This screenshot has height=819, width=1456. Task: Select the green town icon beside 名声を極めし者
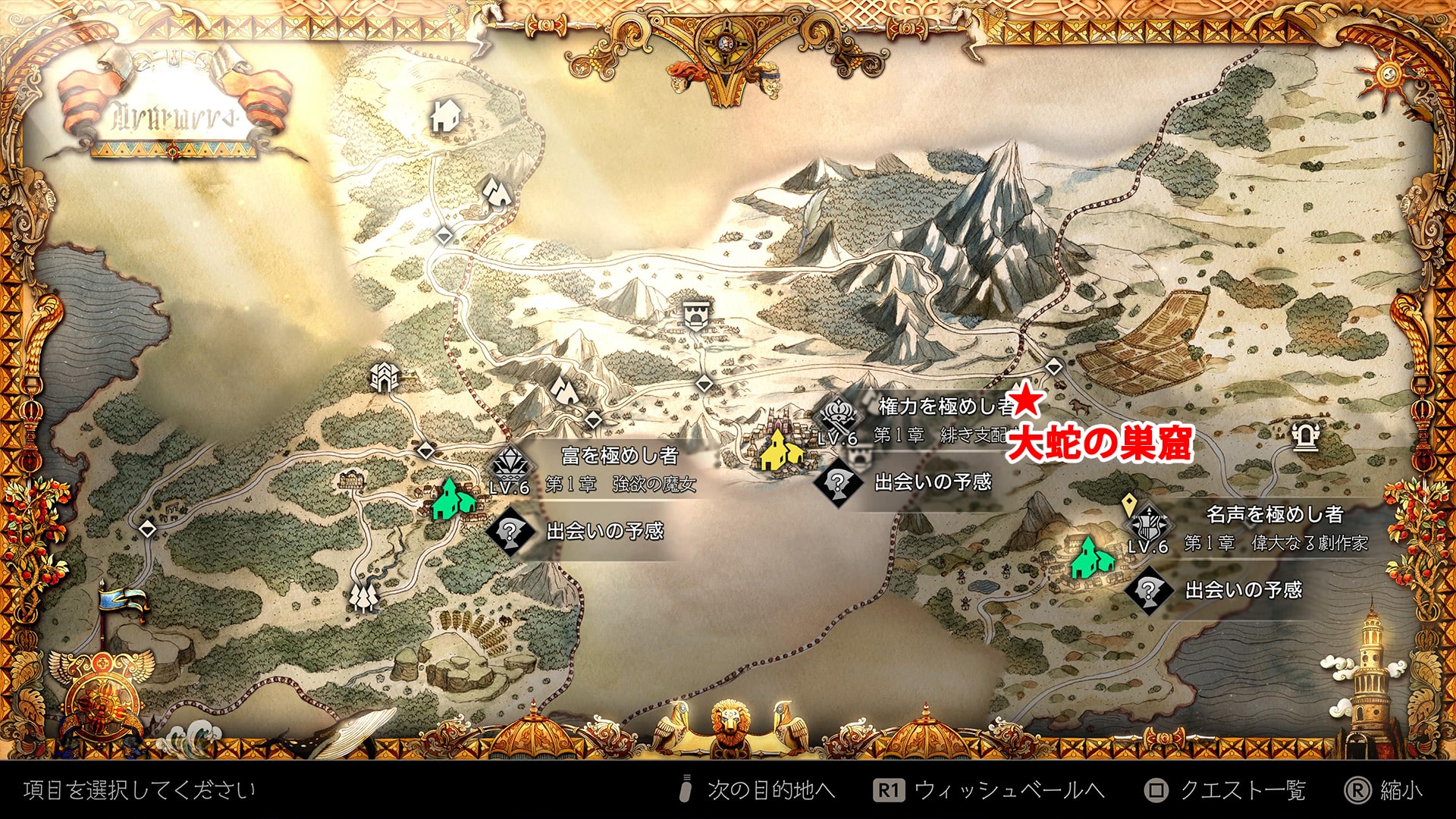(1091, 558)
